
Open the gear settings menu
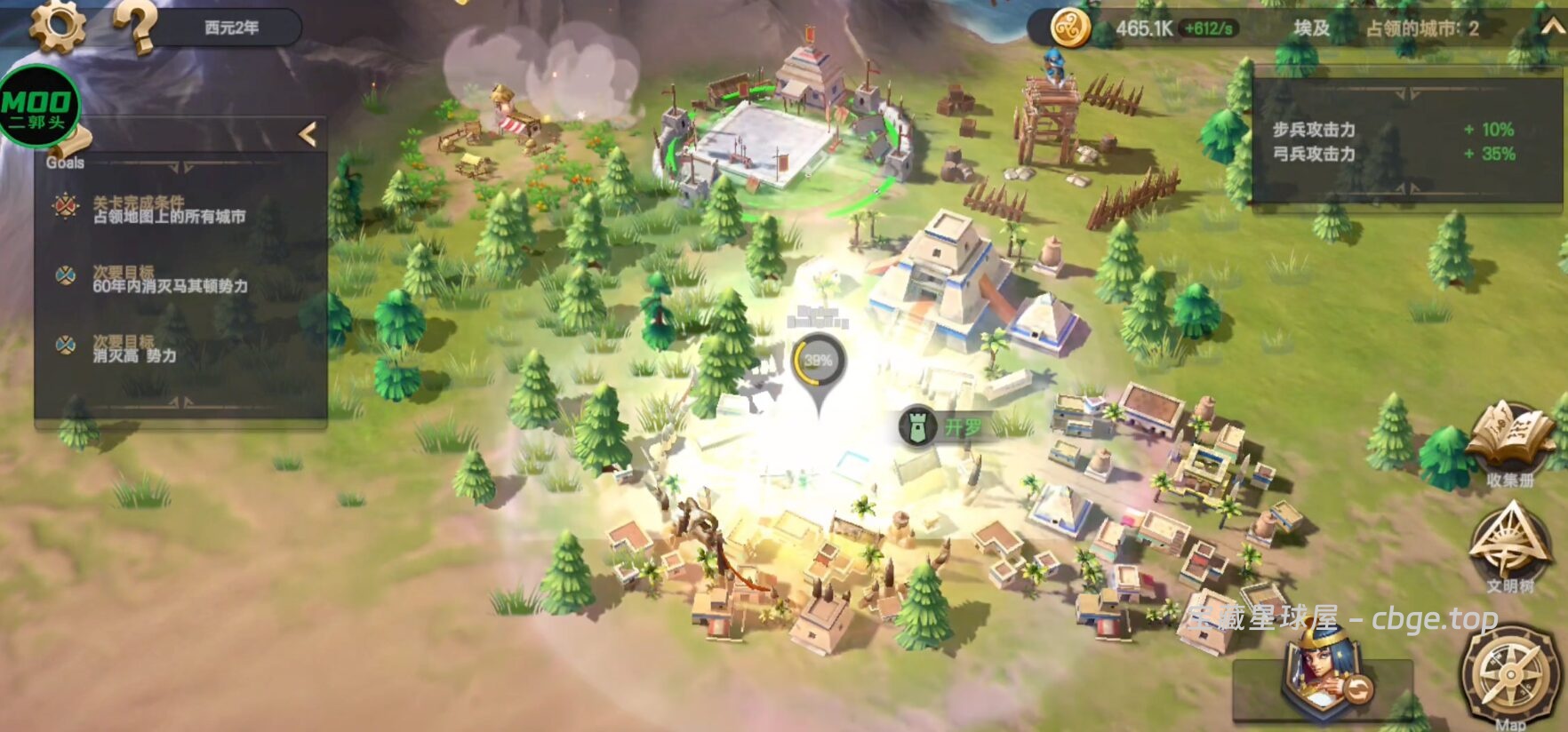(57, 26)
